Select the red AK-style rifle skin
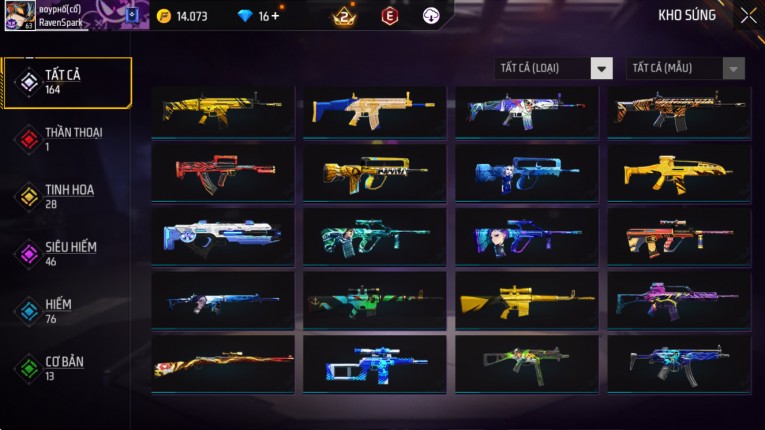 coord(223,172)
